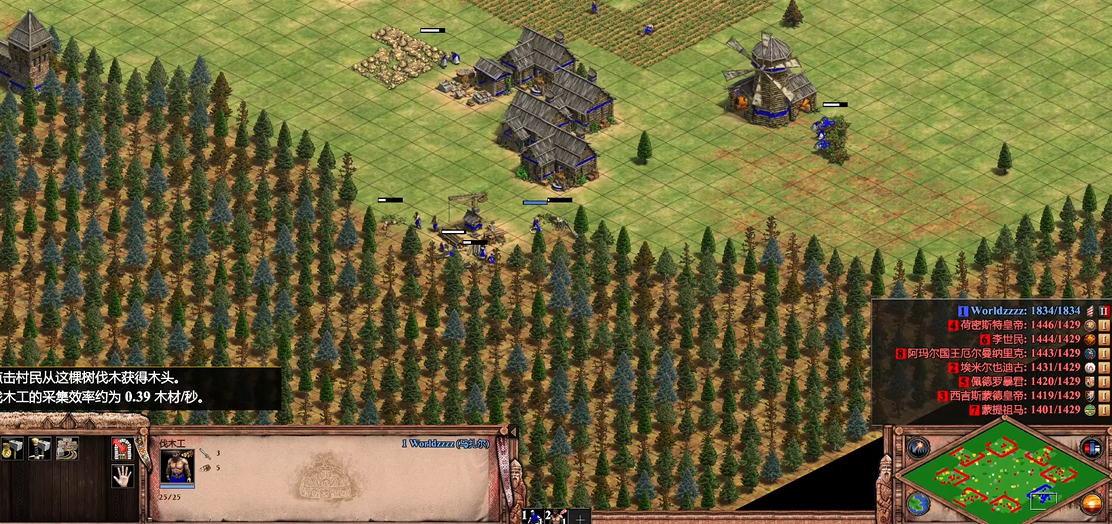Image resolution: width=1112 pixels, height=524 pixels.
Task: Open the military buildings build menu
Action: (x=41, y=449)
